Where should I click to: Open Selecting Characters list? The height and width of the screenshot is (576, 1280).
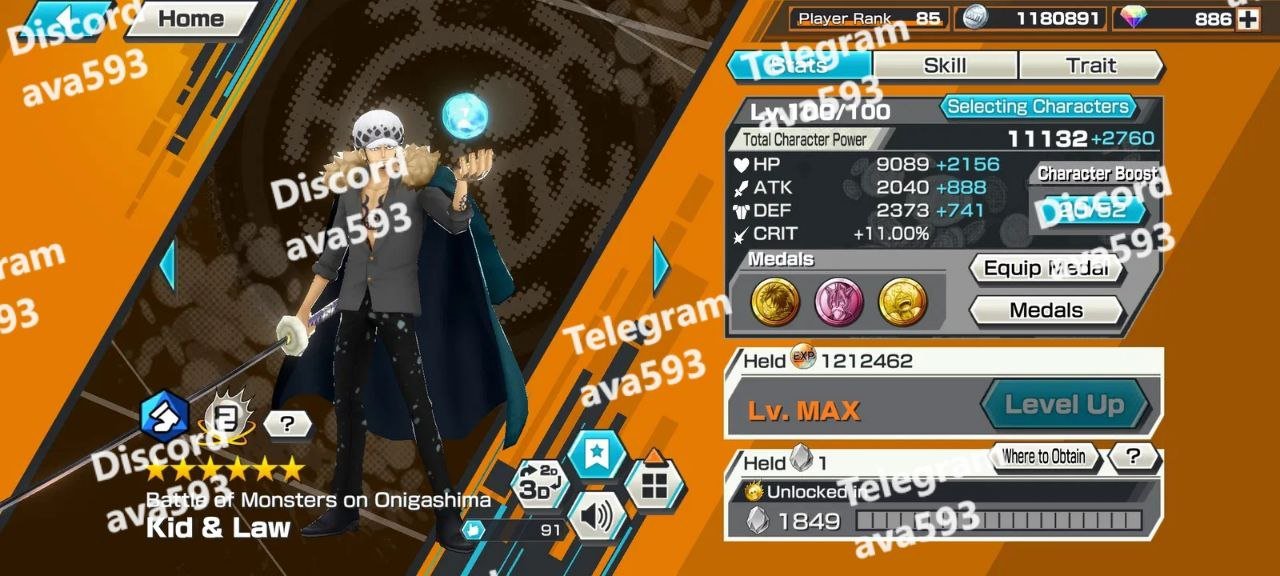(1037, 107)
